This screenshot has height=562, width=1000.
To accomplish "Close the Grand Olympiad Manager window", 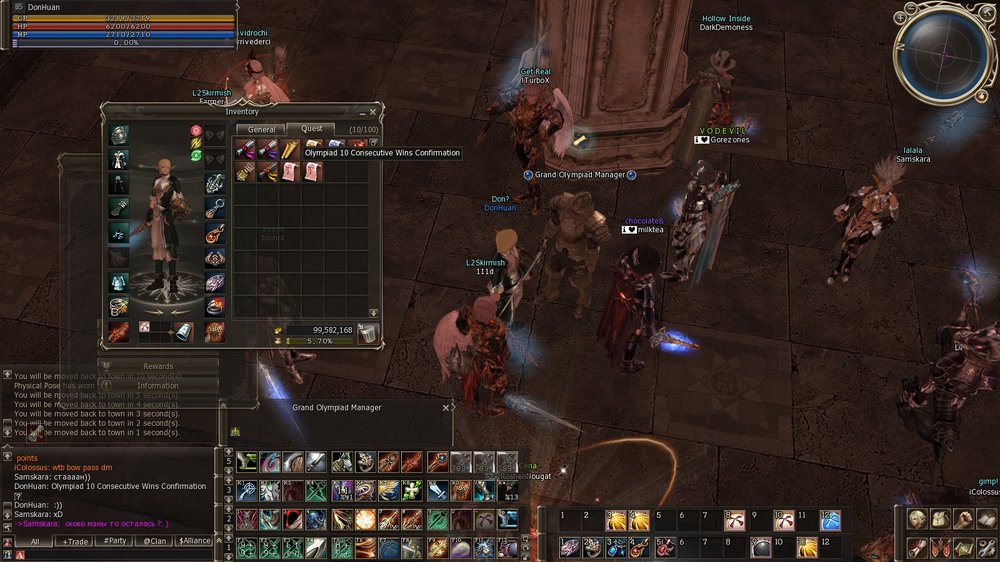I will click(x=446, y=408).
